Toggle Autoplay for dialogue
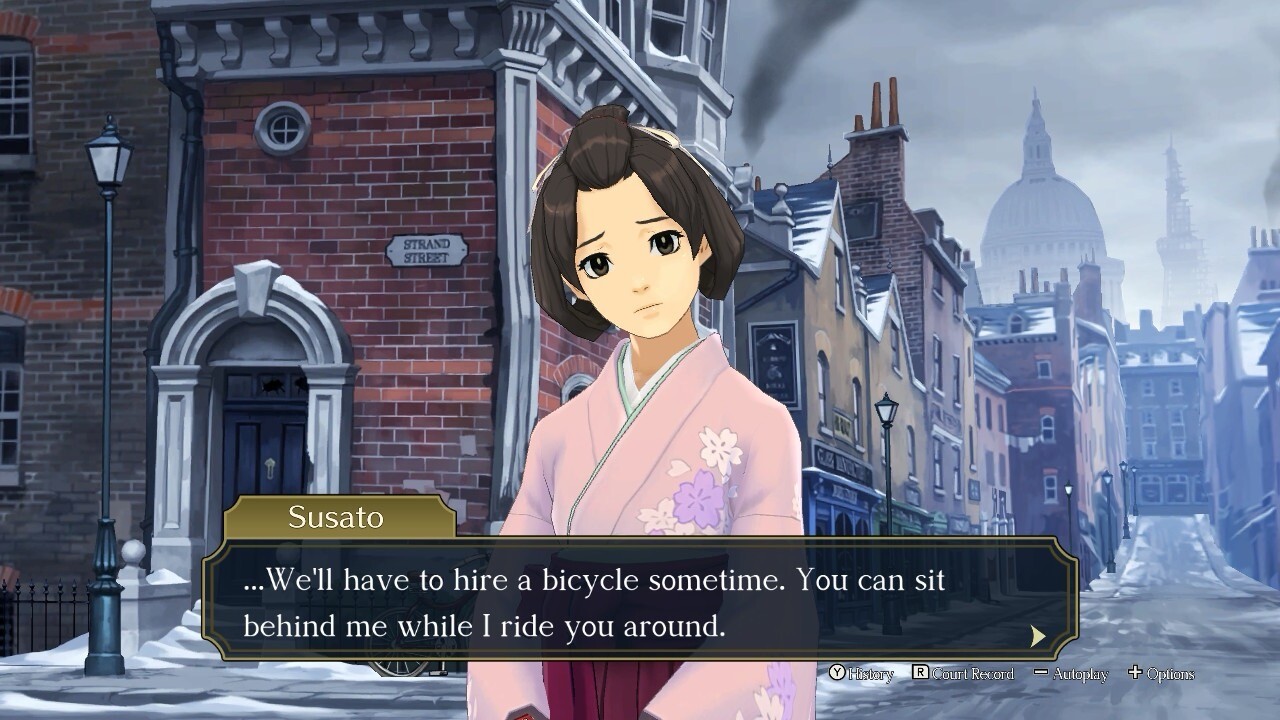Screen dimensions: 1280x720 coord(1071,674)
